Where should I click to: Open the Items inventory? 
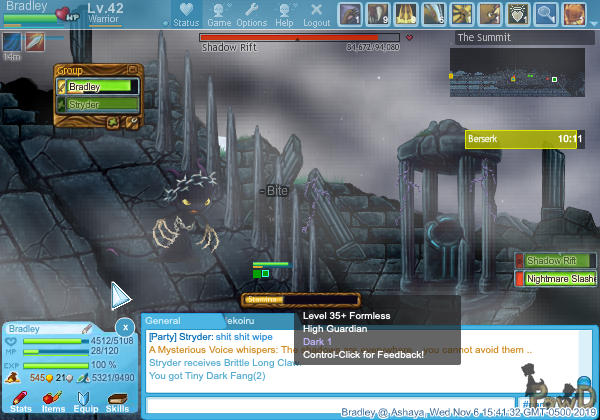[53, 401]
